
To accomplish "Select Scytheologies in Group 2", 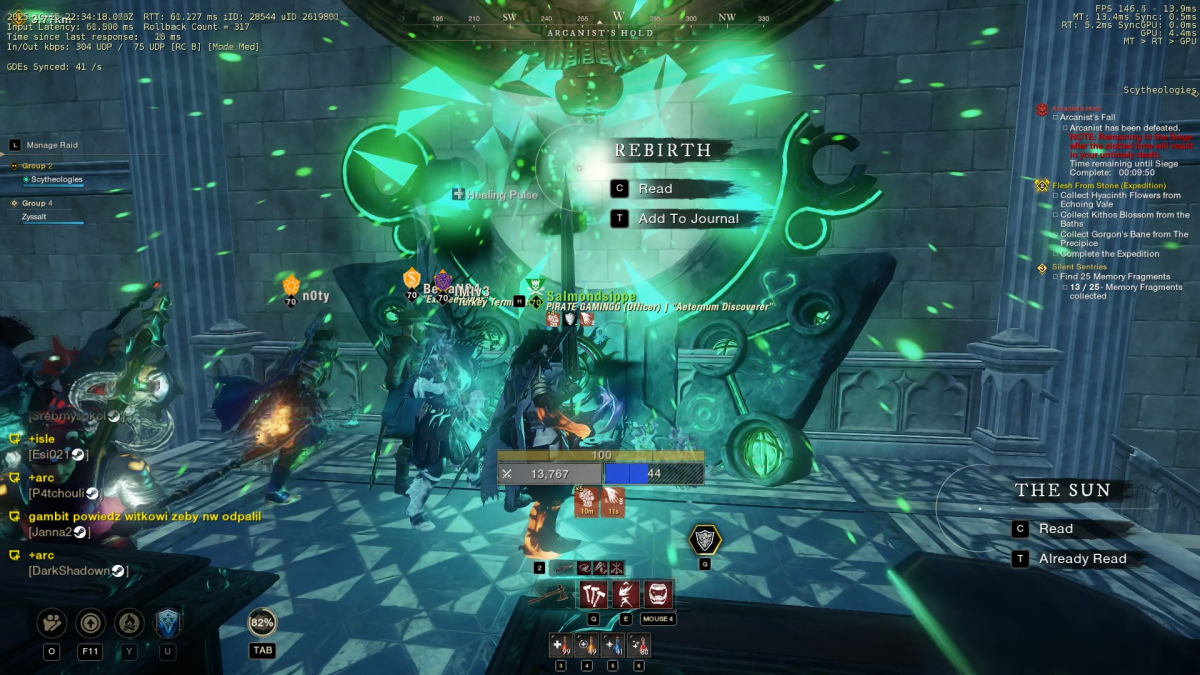I will (x=56, y=180).
